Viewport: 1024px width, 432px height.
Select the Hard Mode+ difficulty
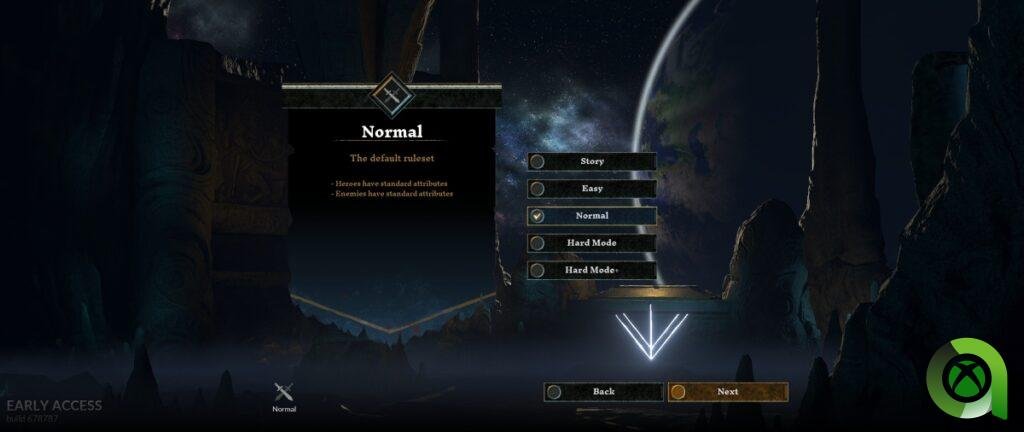click(x=591, y=270)
